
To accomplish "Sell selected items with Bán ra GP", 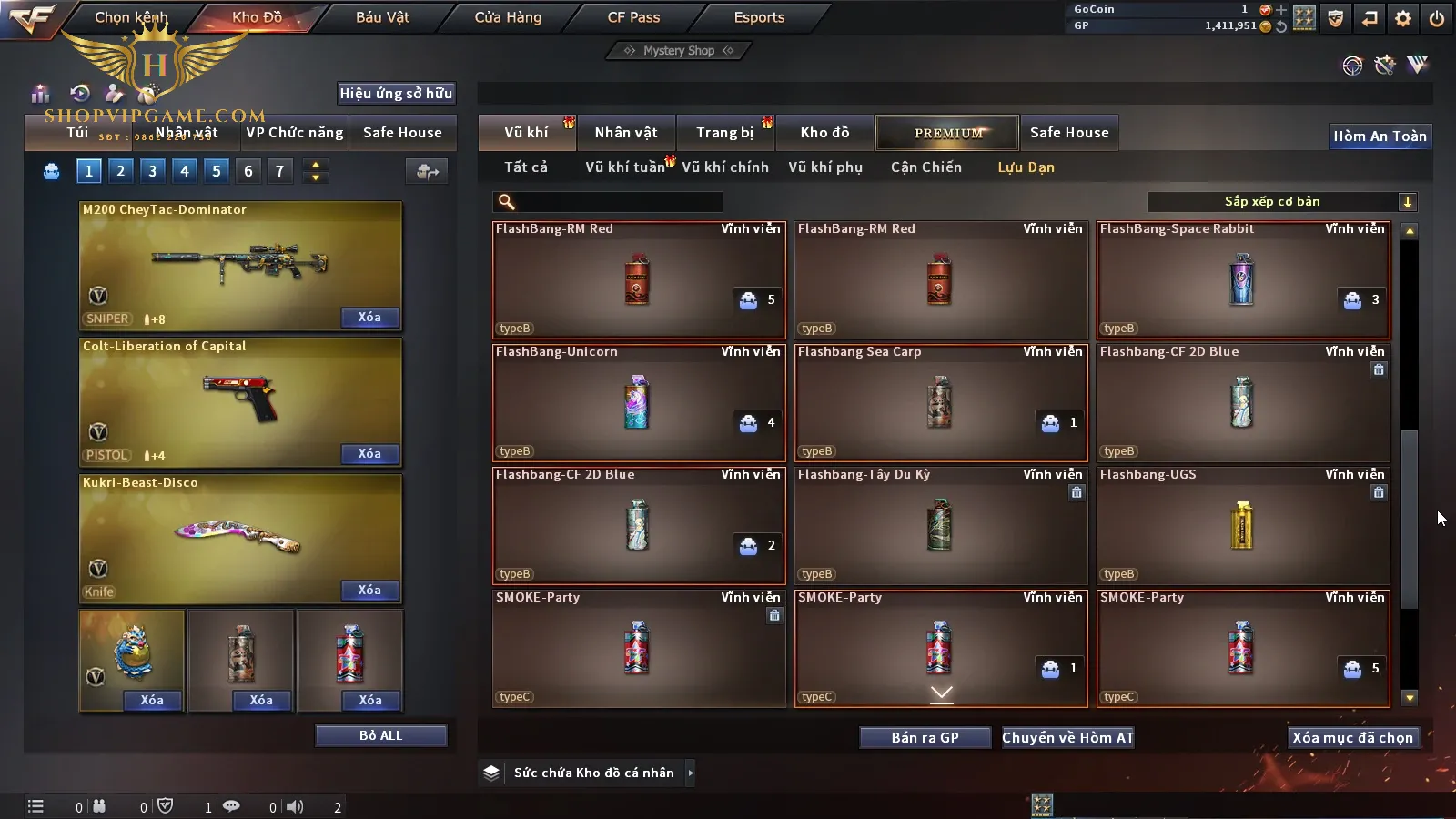I will tap(925, 737).
